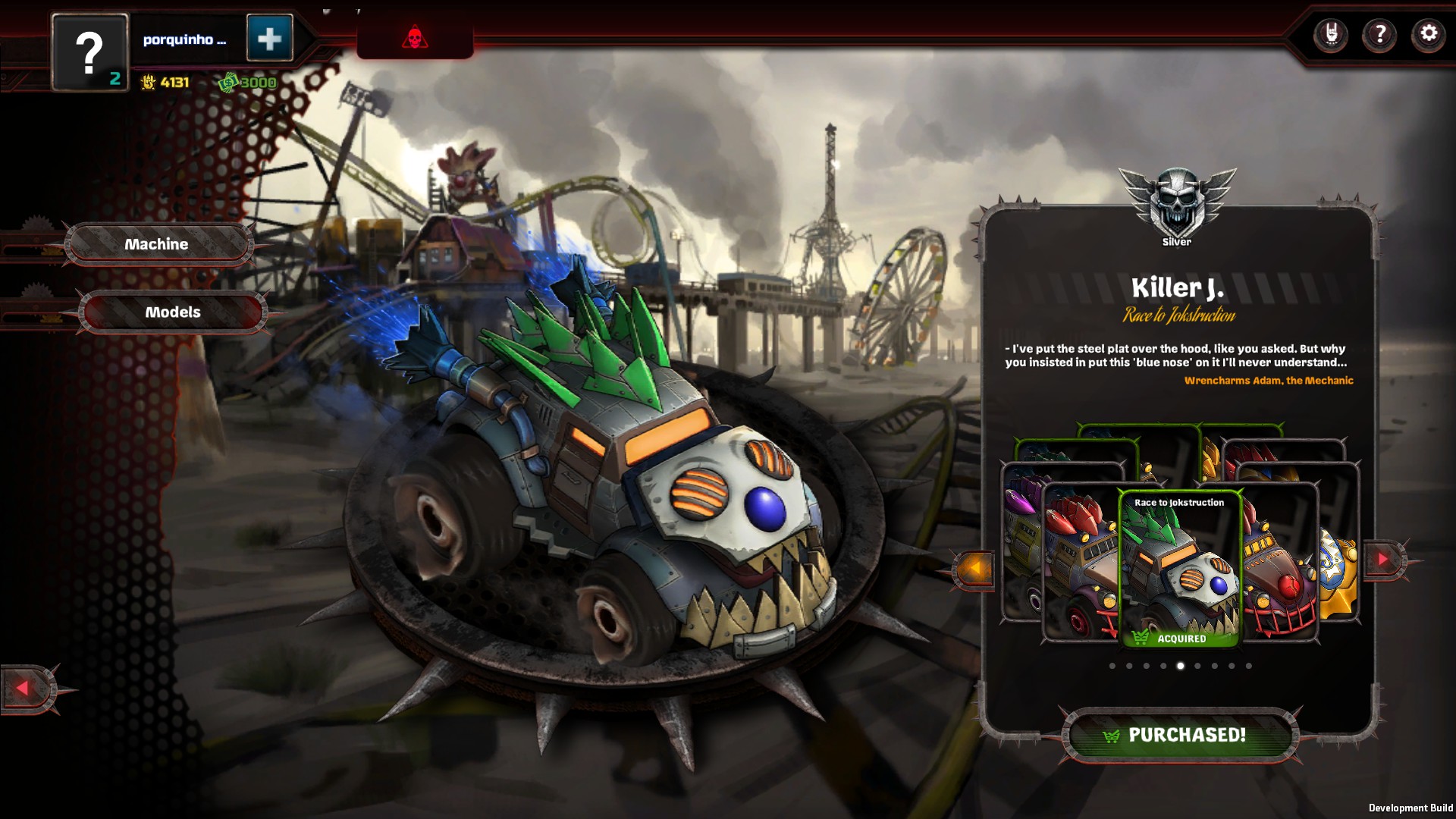The image size is (1456, 819).
Task: Click the gold coins currency icon
Action: (149, 83)
